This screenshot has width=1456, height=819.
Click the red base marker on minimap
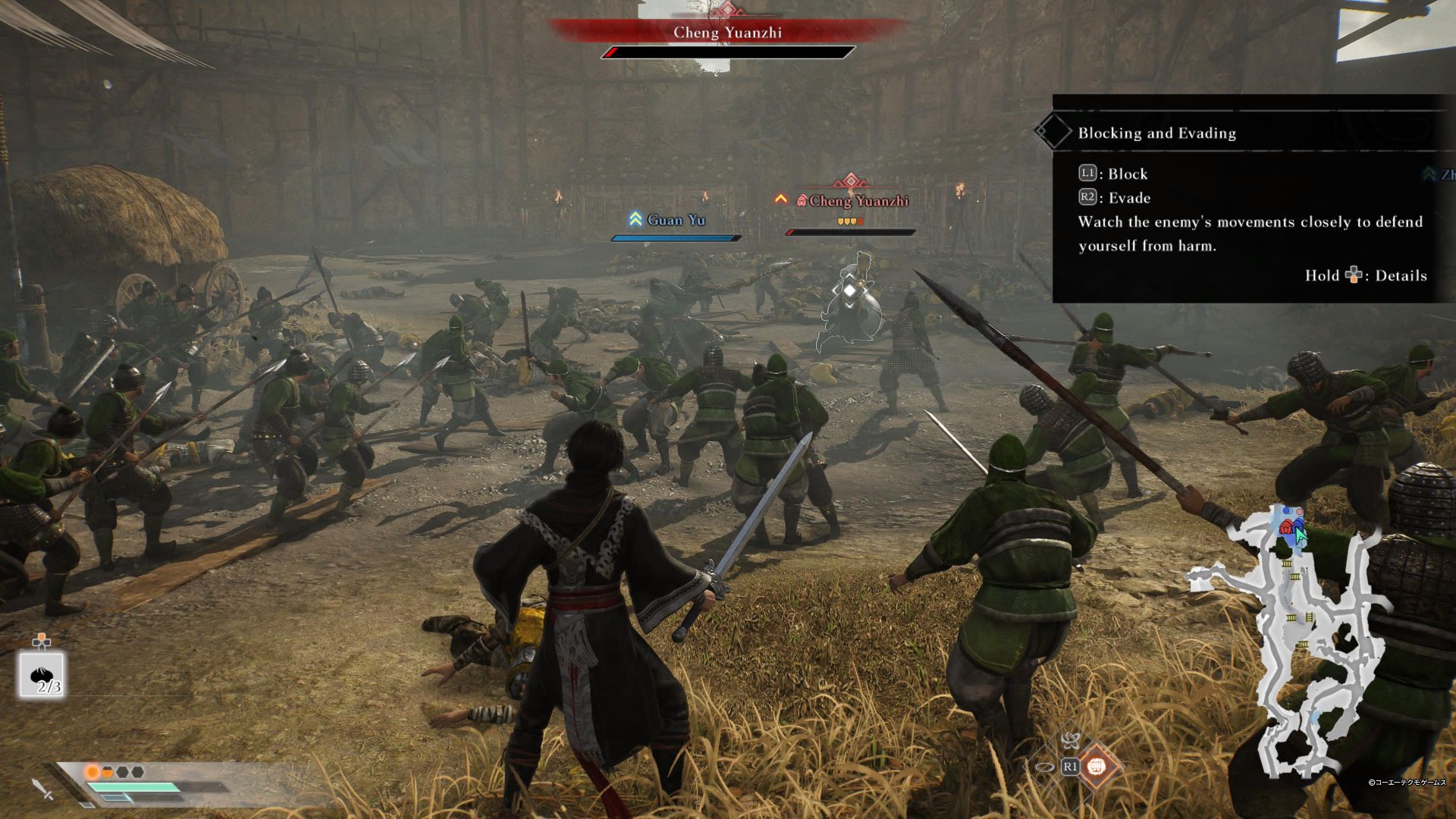point(1286,527)
